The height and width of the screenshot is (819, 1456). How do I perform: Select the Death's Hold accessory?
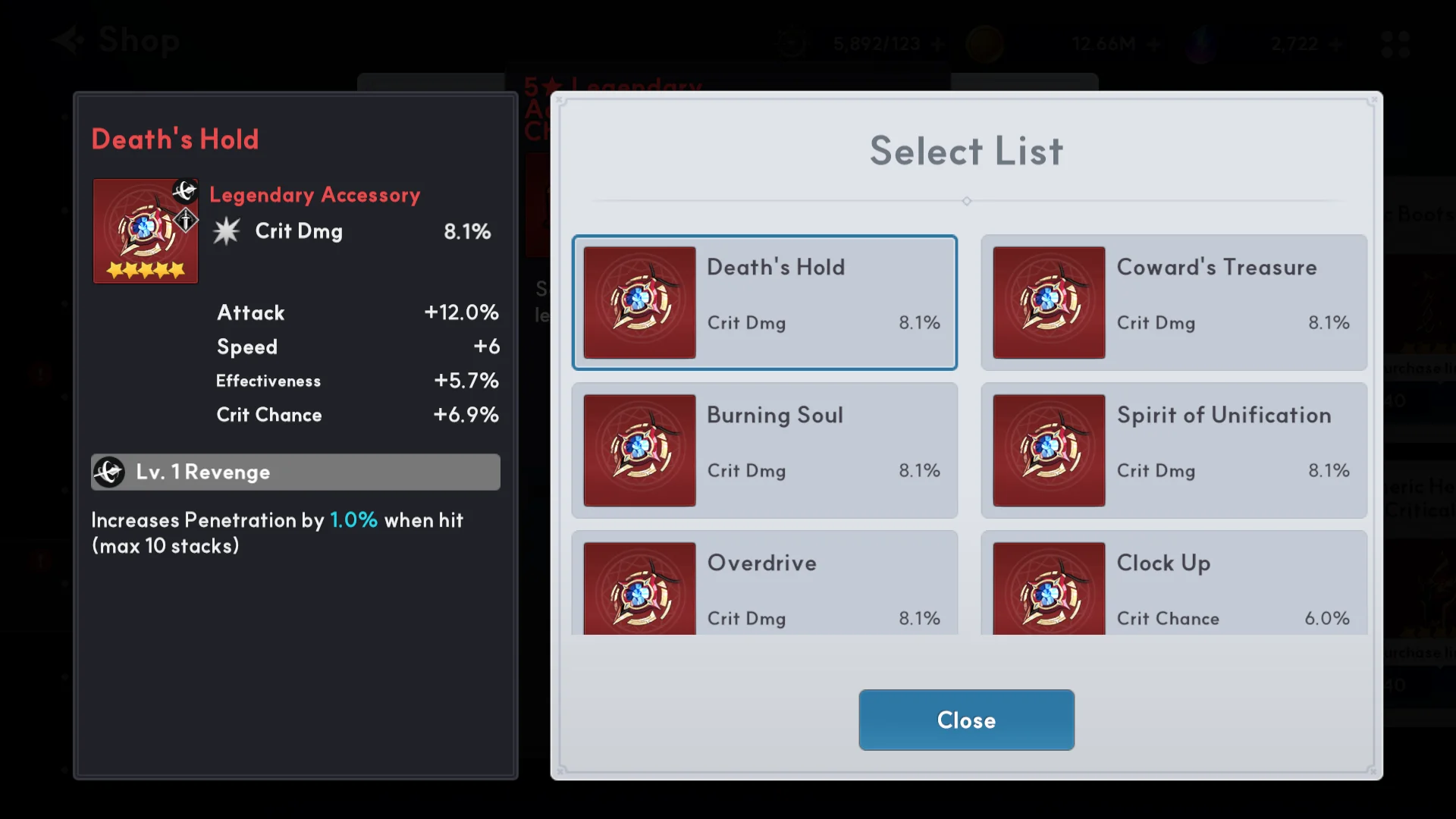click(764, 303)
